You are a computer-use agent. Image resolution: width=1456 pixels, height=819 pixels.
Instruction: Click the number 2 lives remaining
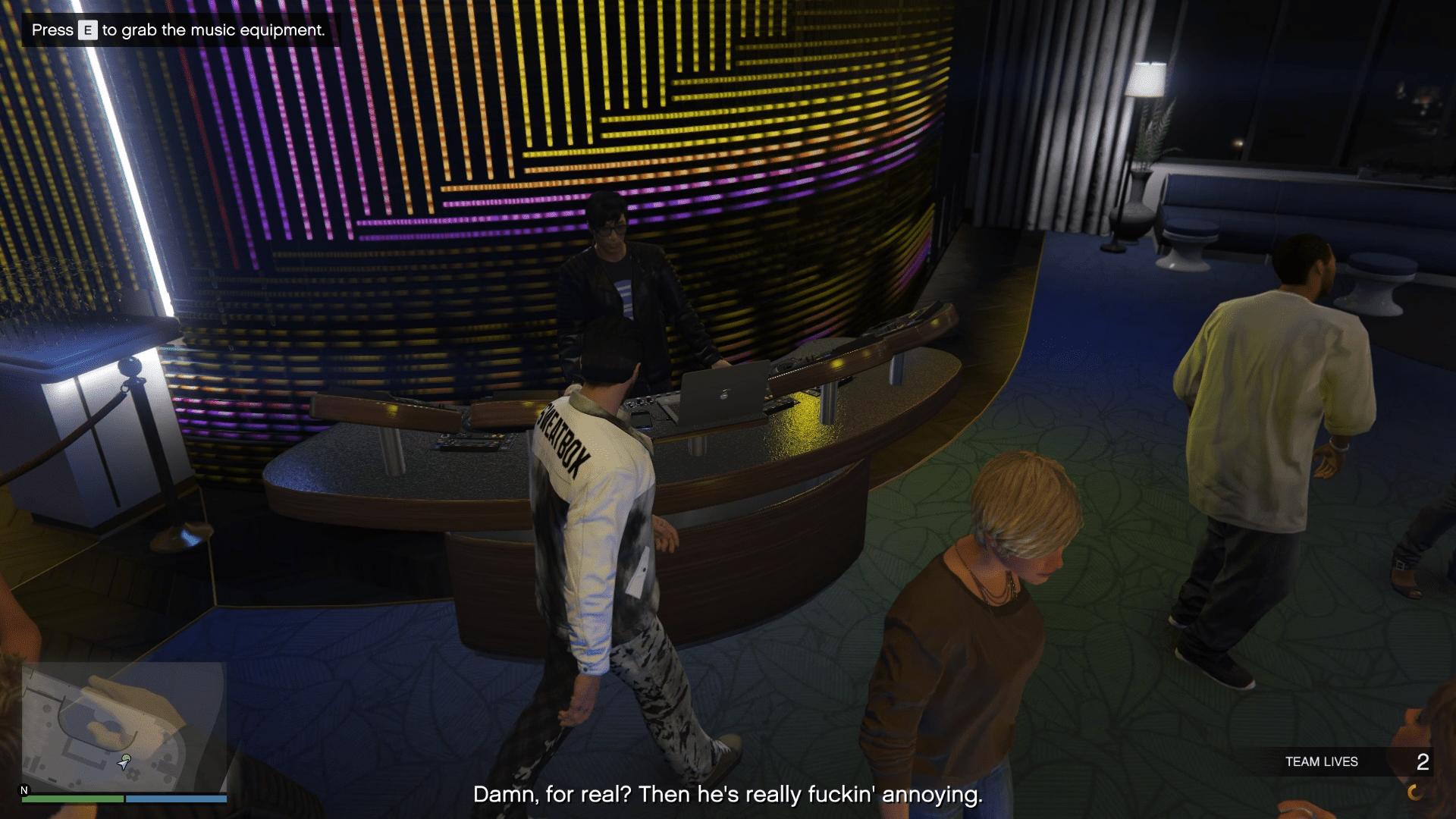click(1423, 761)
